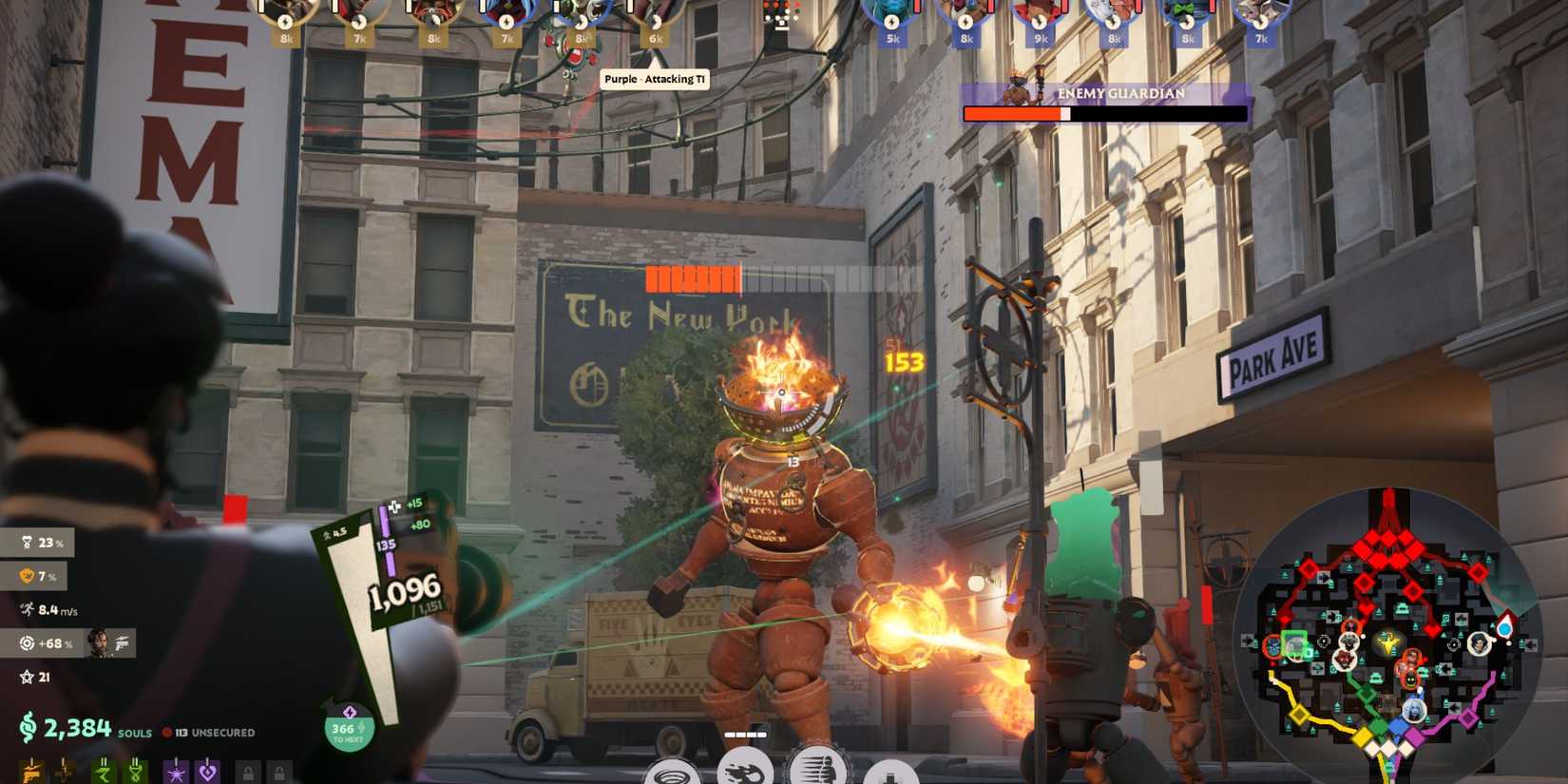
Task: Click the golden pistol weapon item slot
Action: 31,773
